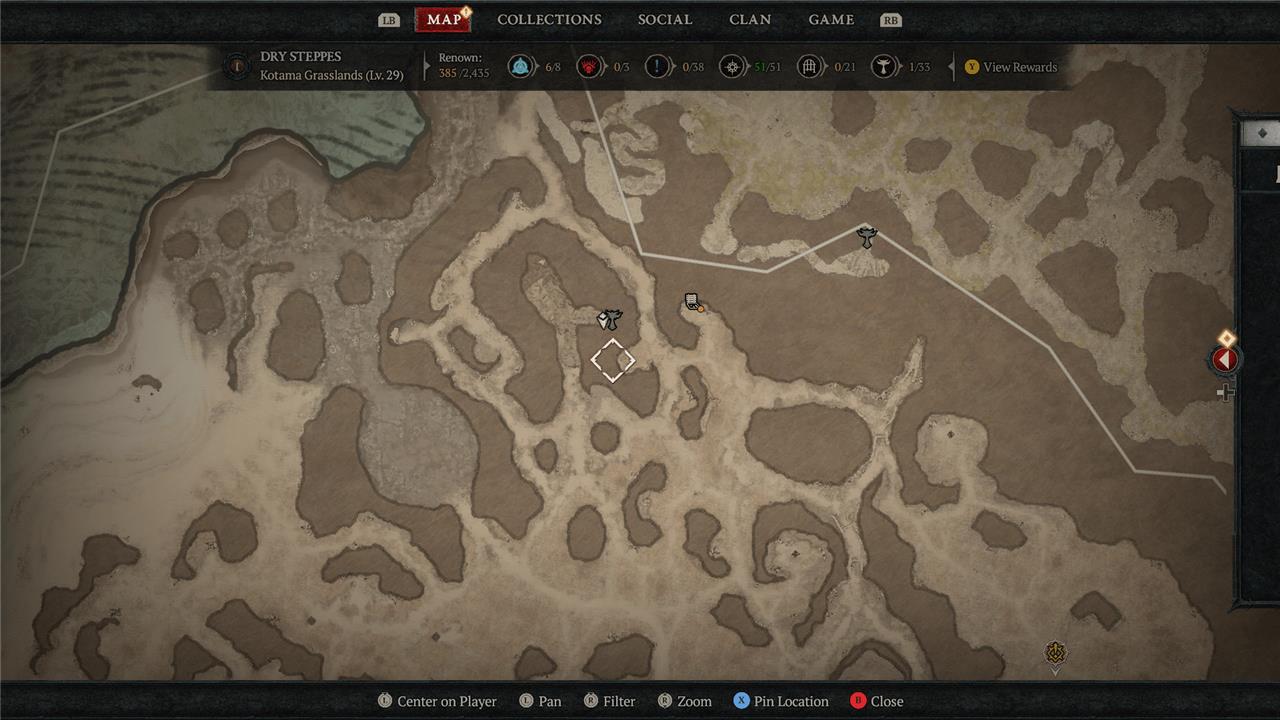This screenshot has height=720, width=1280.
Task: Select the red strongholds renown icon
Action: (x=590, y=67)
